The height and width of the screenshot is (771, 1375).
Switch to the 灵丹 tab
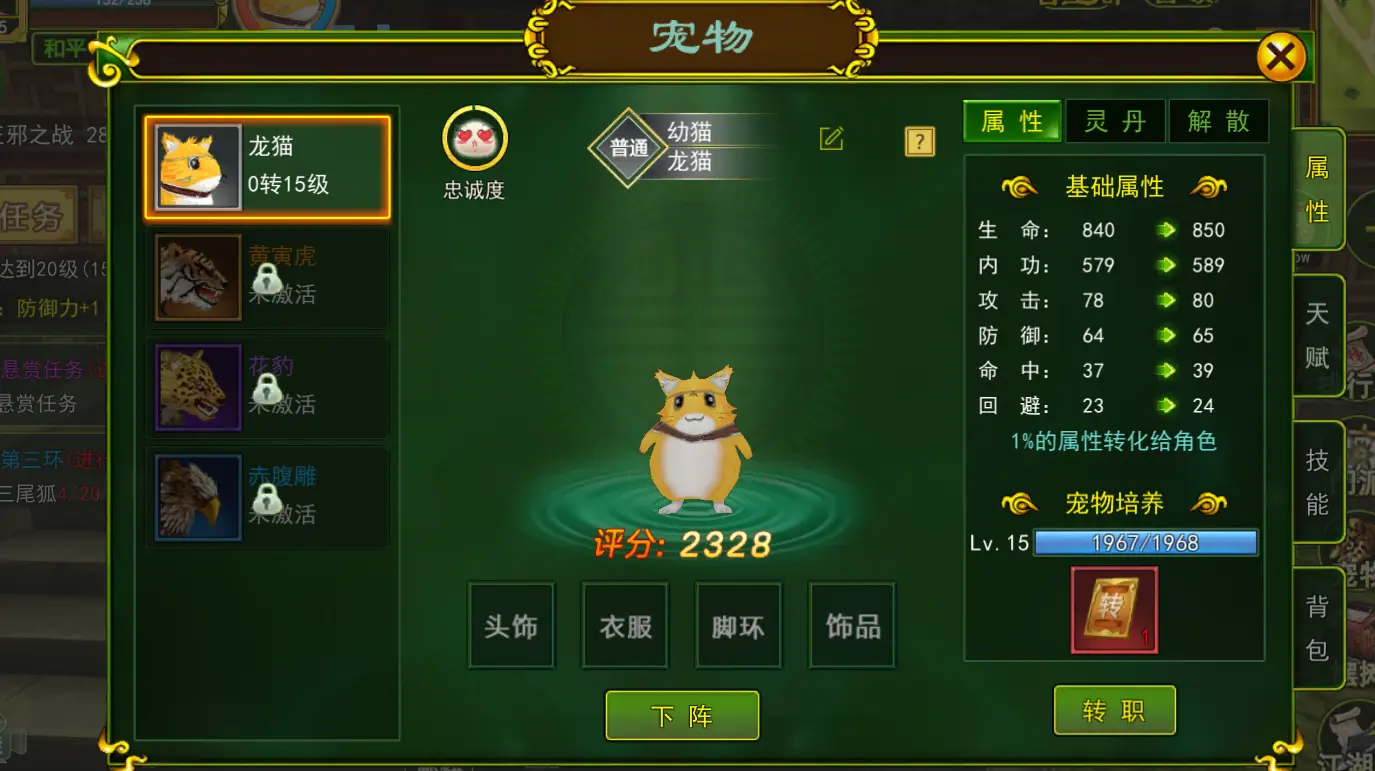(x=1115, y=120)
